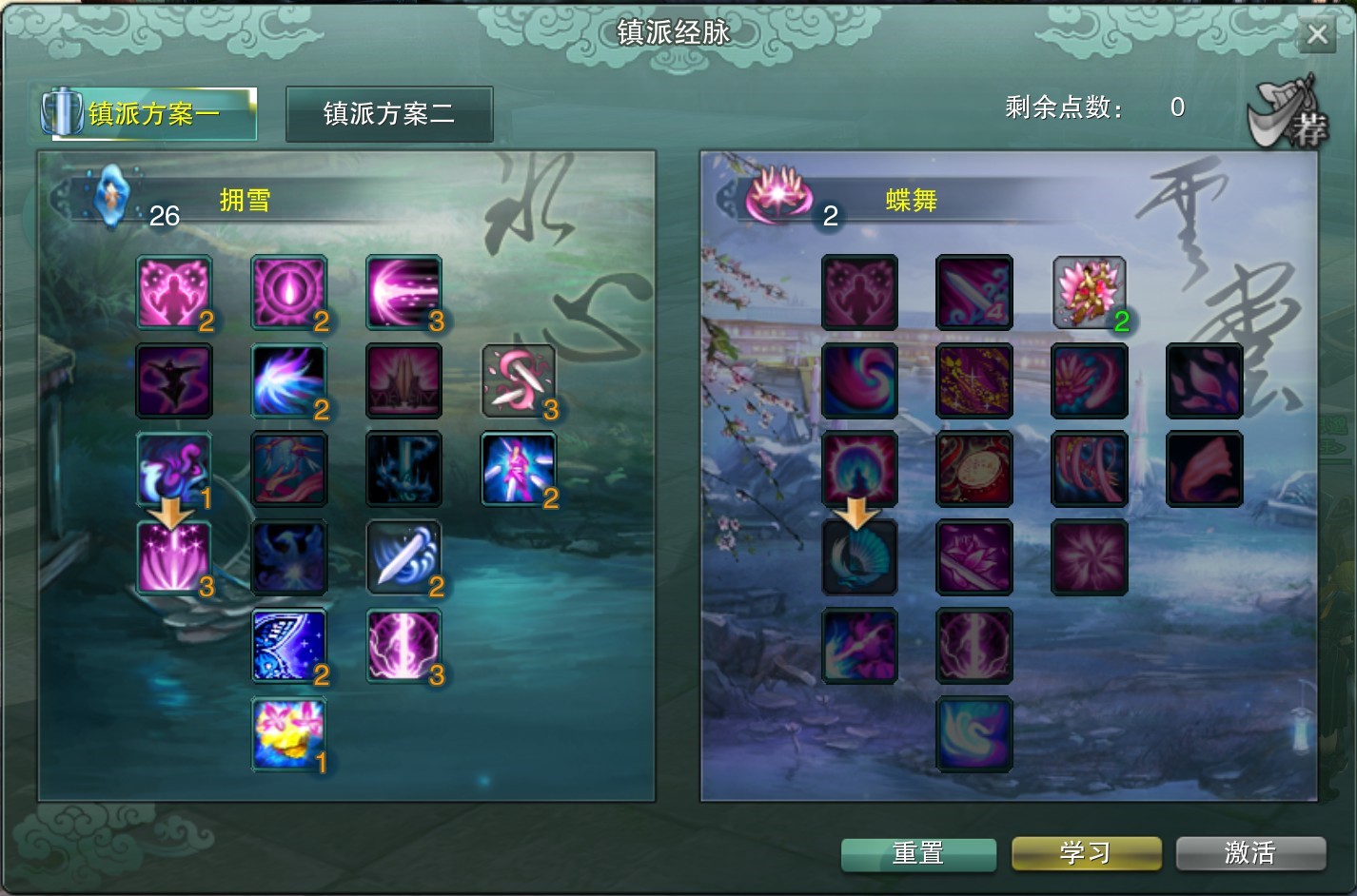Click the red drum skill in 蝶舞 tree
This screenshot has height=896, width=1357.
pos(973,469)
